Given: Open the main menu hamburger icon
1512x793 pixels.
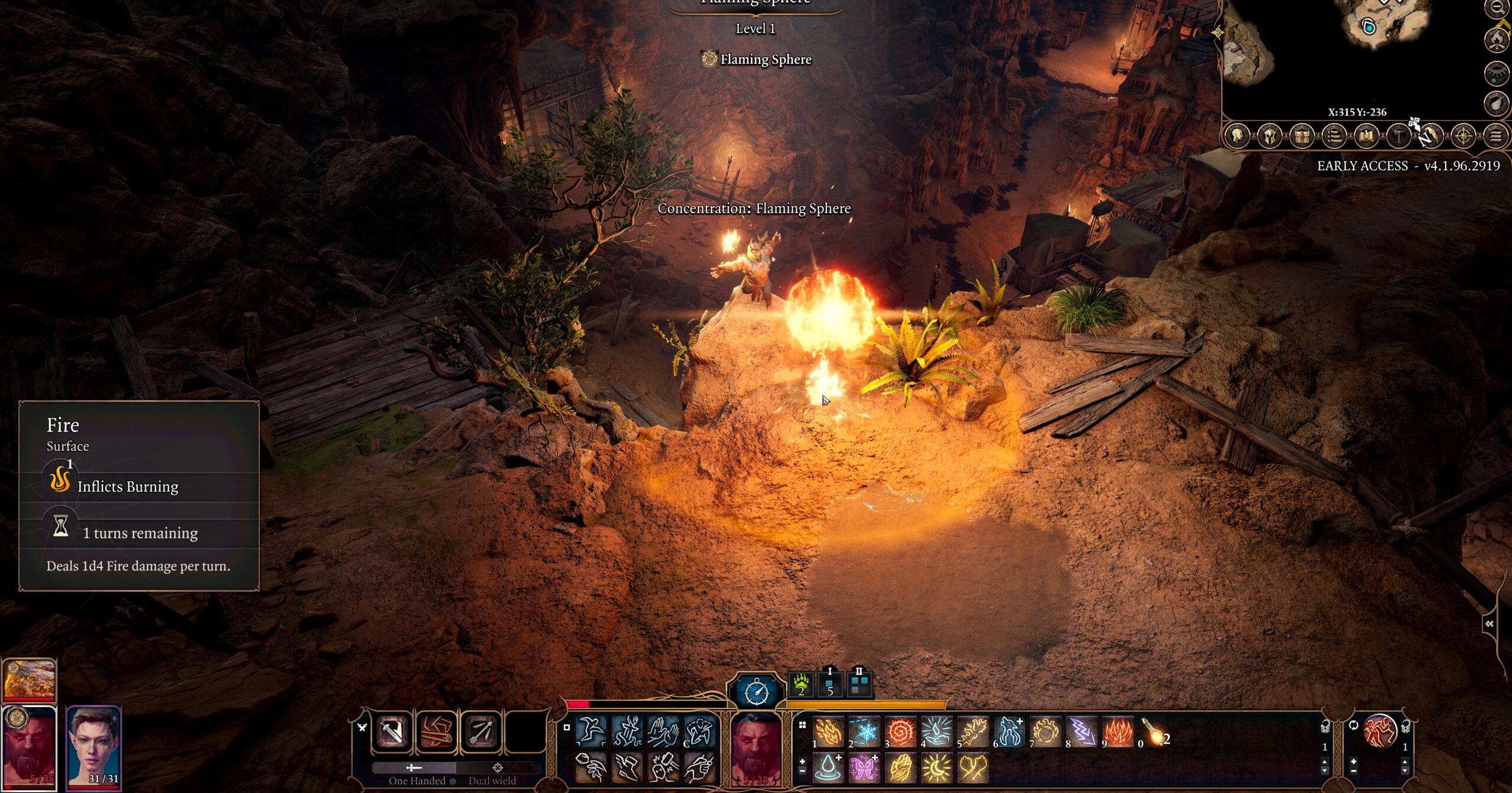Looking at the screenshot, I should click(1495, 136).
